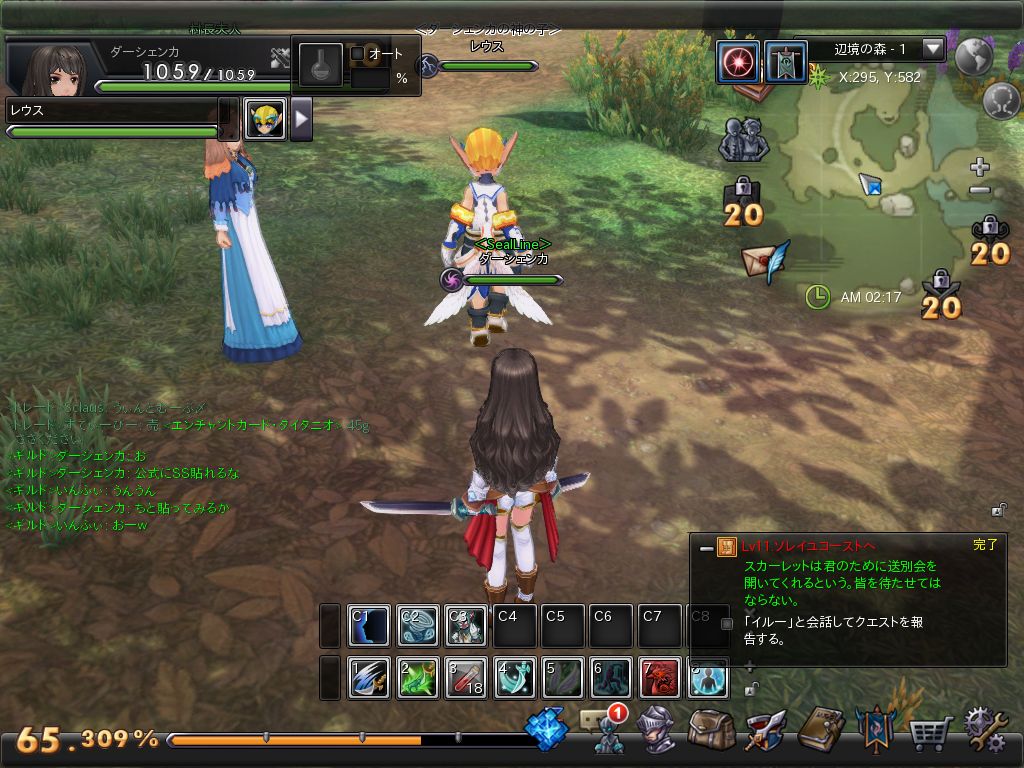Open the sword-and-armor equipment icon
Image resolution: width=1024 pixels, height=768 pixels.
click(x=767, y=731)
